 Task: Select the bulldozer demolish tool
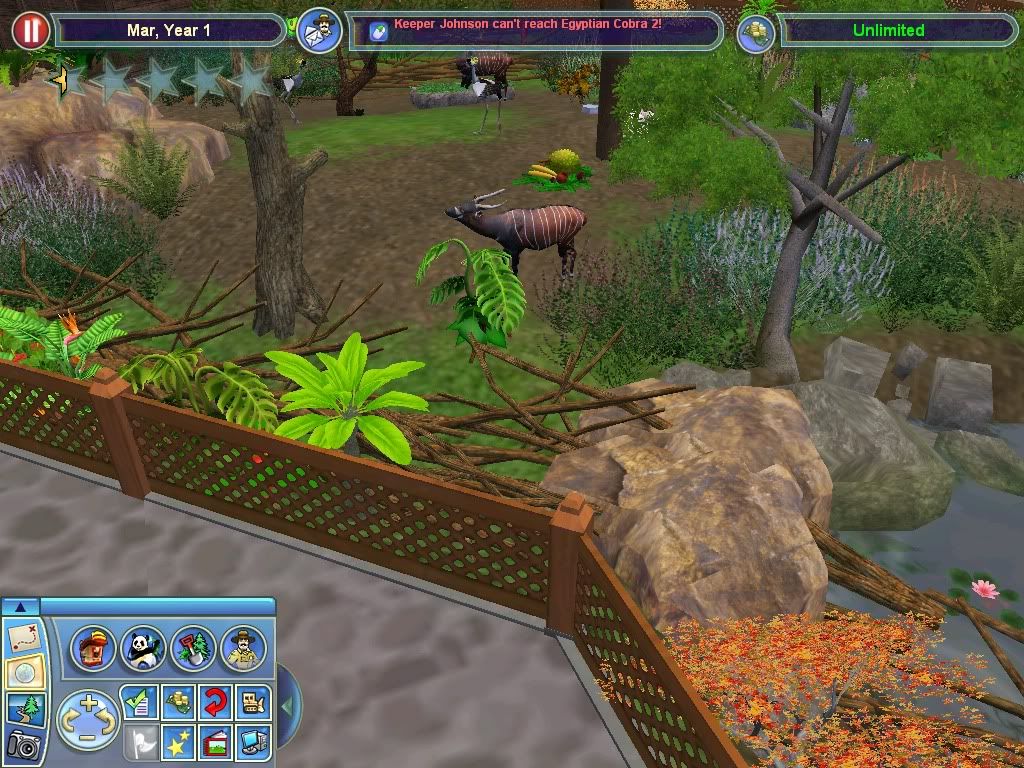pos(252,702)
